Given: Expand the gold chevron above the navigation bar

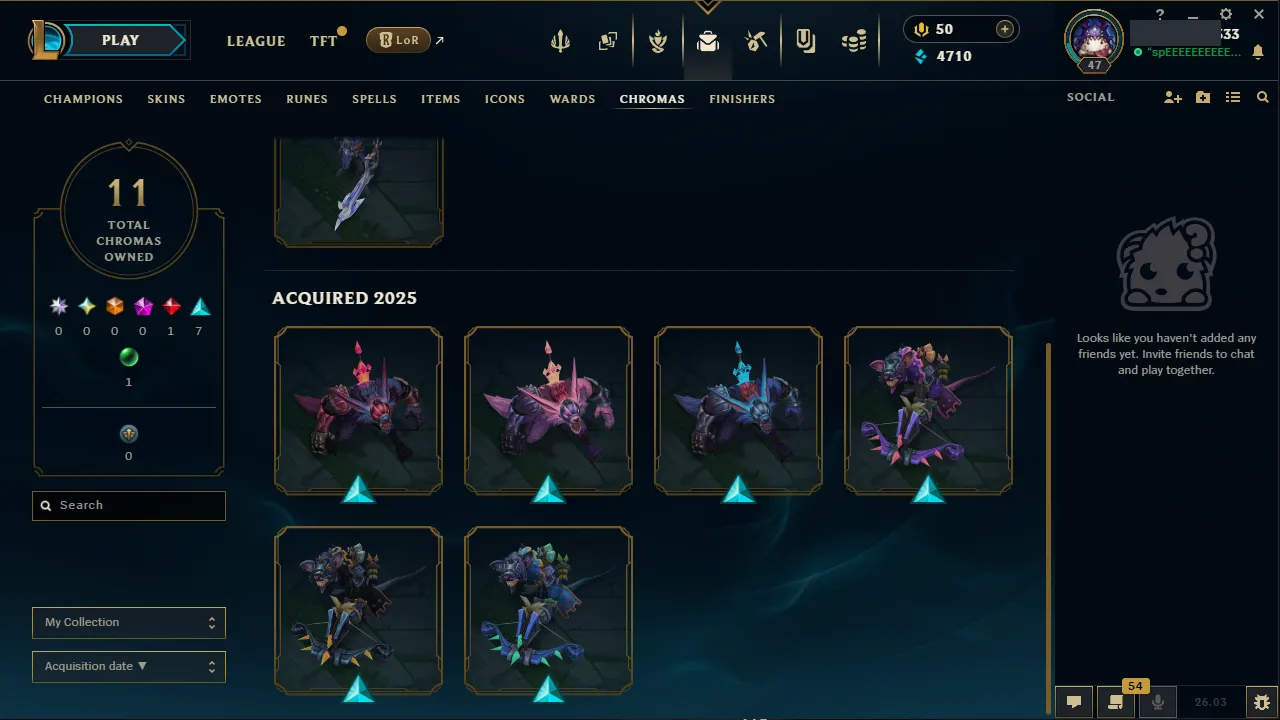Looking at the screenshot, I should click(708, 5).
